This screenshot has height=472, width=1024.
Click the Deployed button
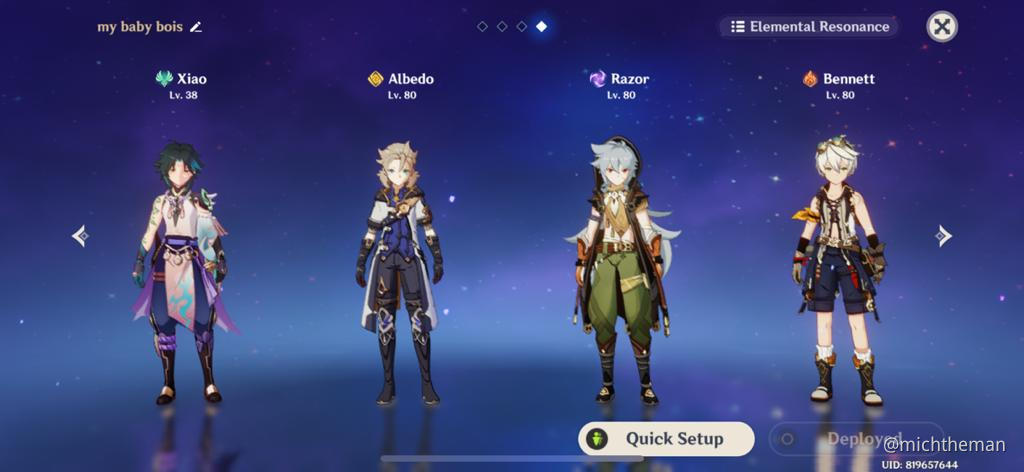pos(855,439)
